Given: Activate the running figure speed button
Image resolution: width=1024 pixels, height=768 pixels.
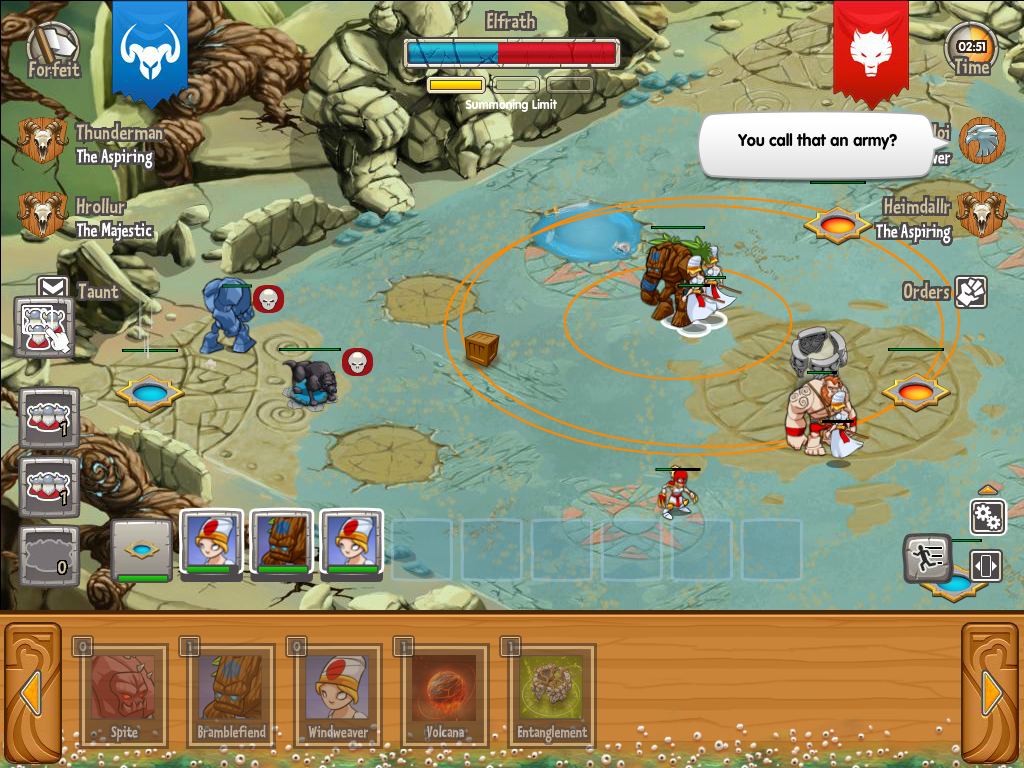Looking at the screenshot, I should click(x=927, y=558).
